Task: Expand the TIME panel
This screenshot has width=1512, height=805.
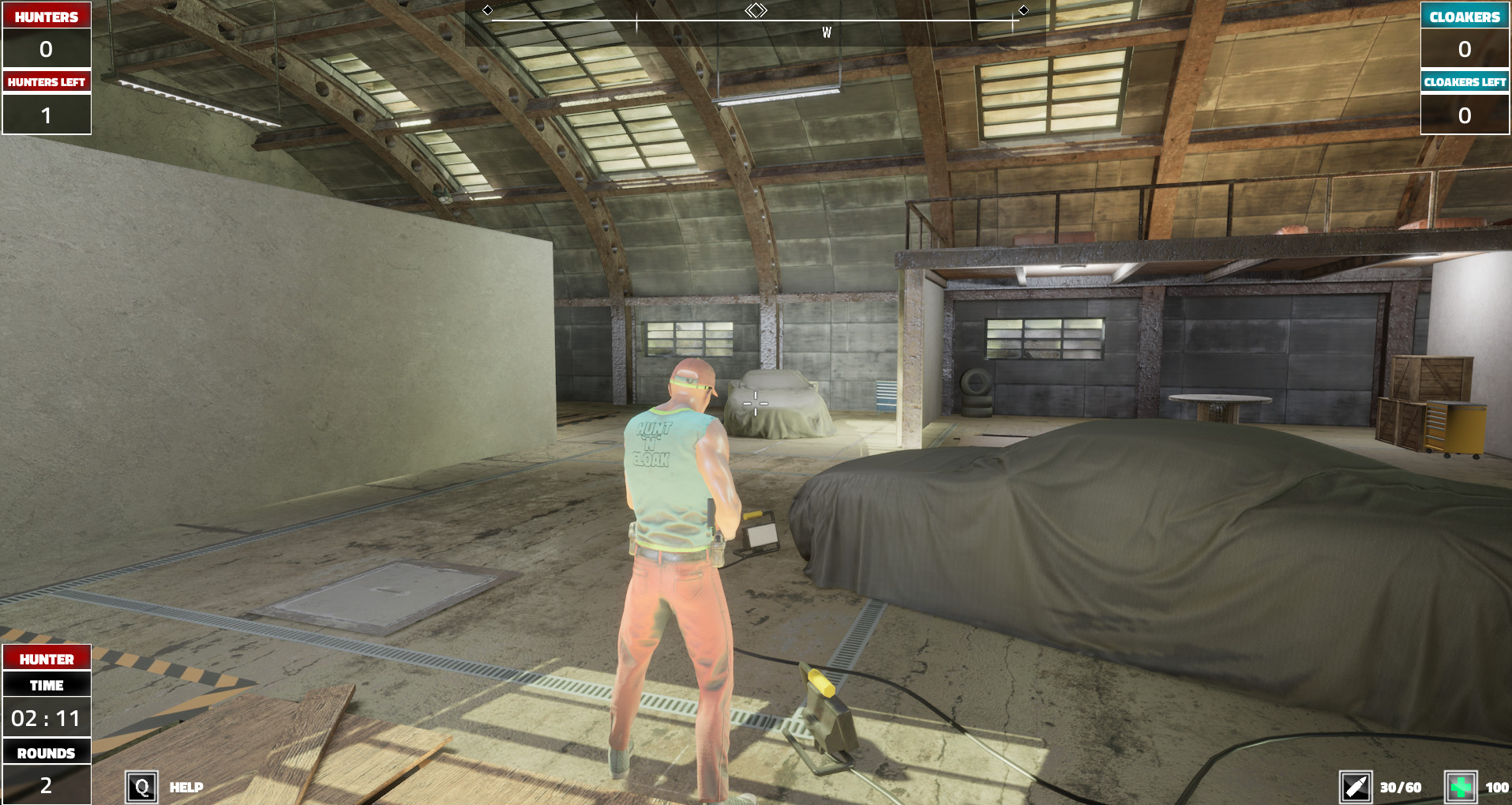Action: pos(46,685)
